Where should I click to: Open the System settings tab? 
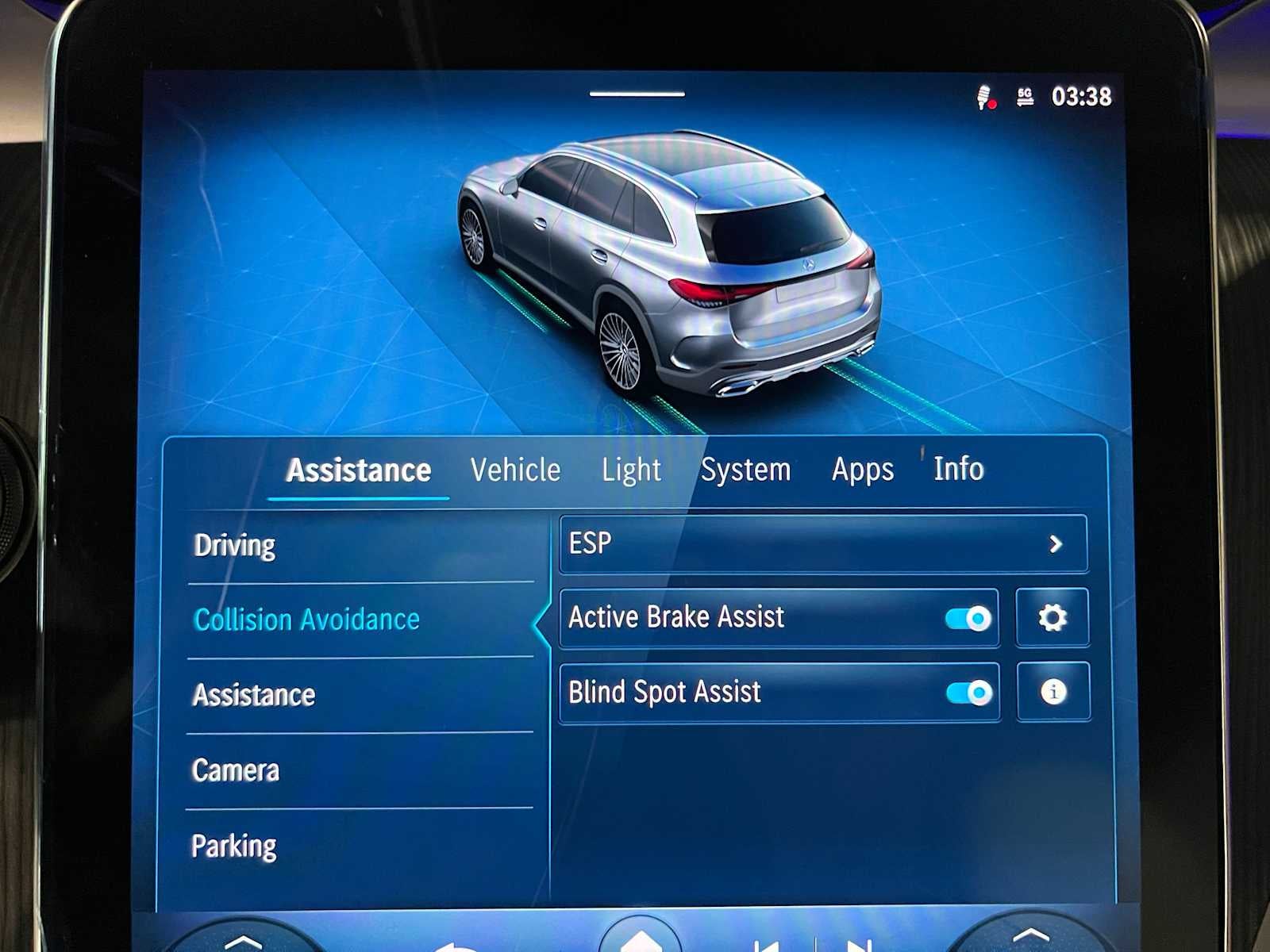pos(745,470)
